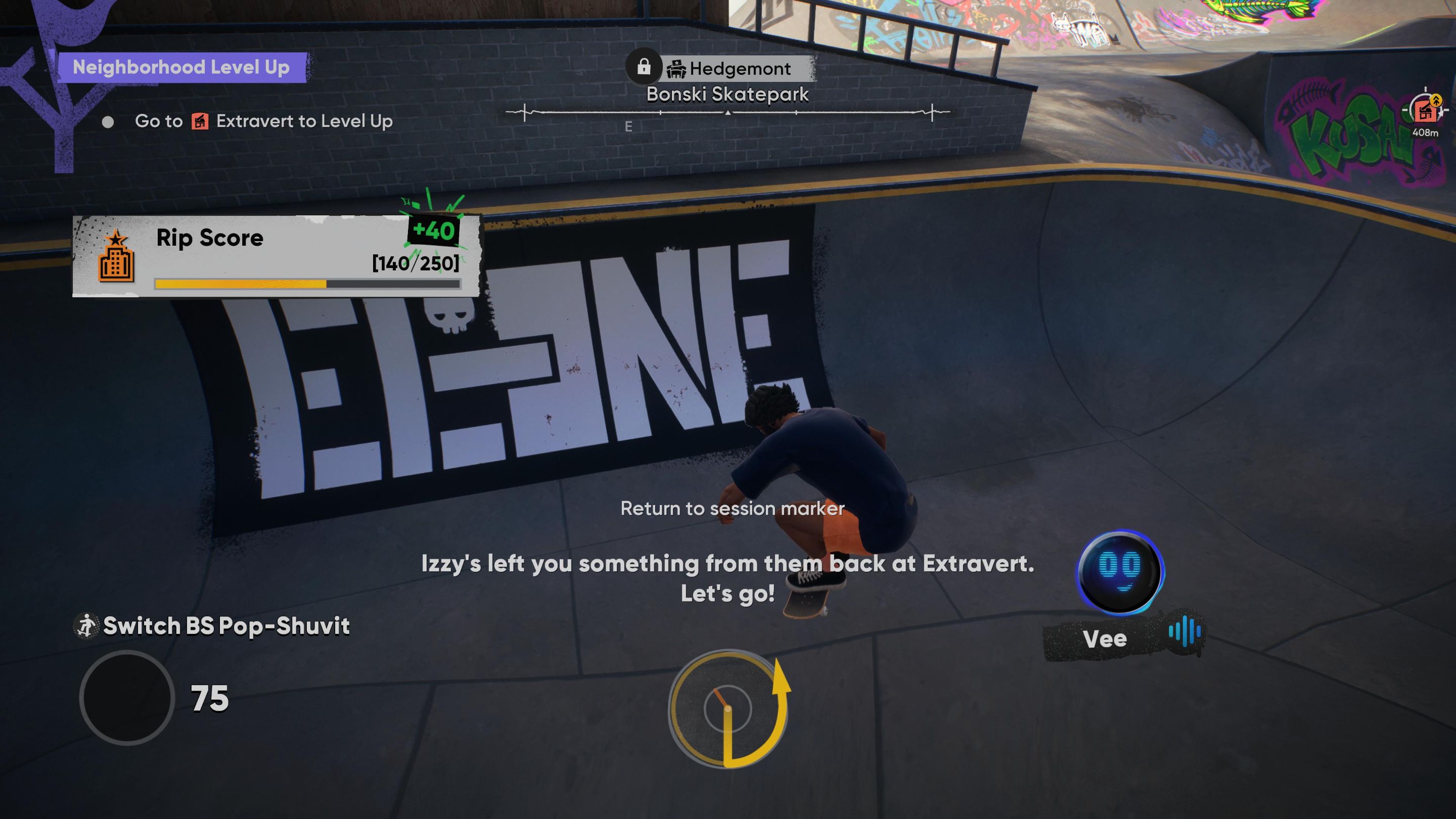This screenshot has height=819, width=1456.
Task: Click the compass heading bar
Action: (x=727, y=113)
